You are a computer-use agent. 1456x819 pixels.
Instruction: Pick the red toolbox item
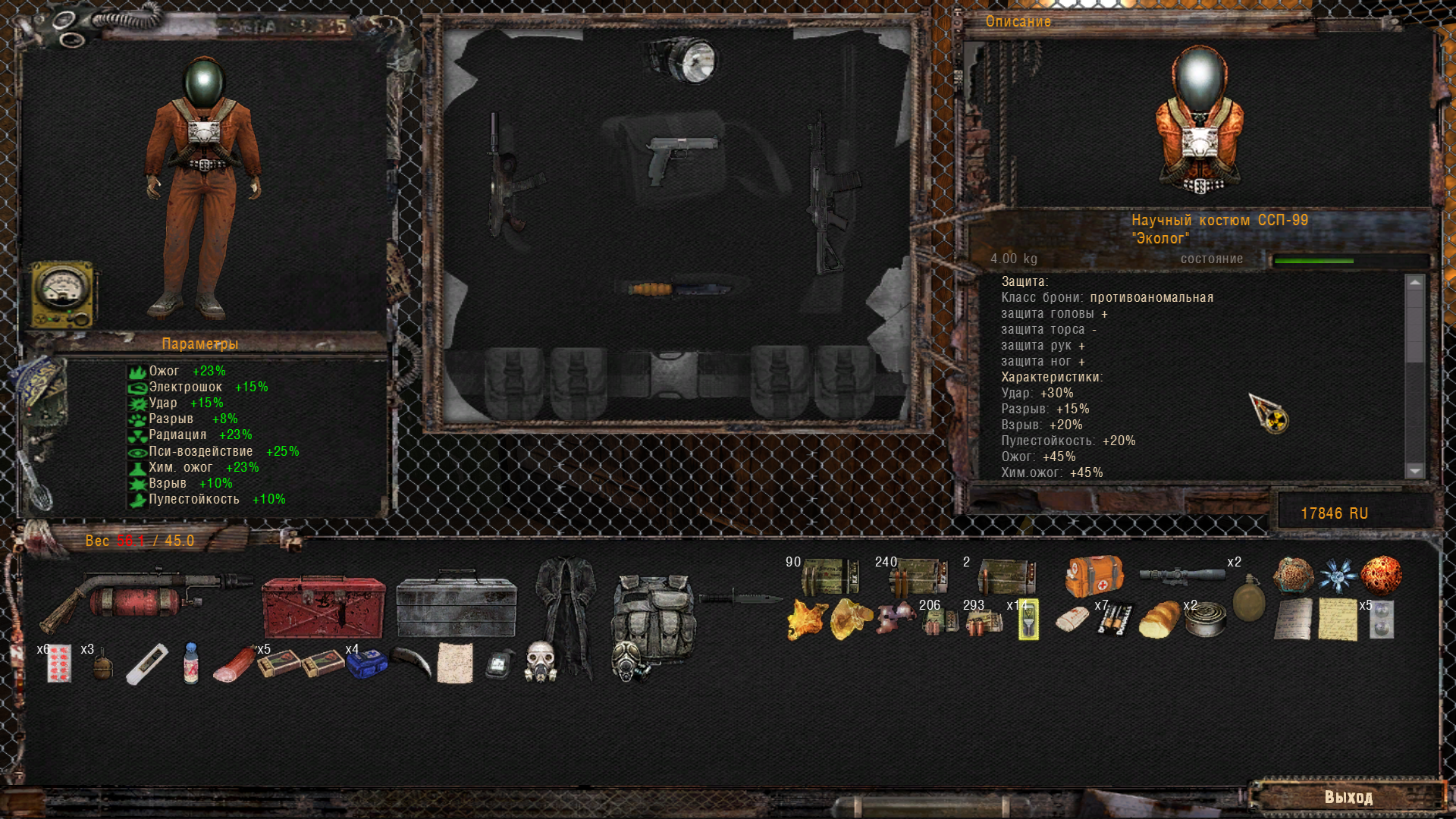pyautogui.click(x=324, y=606)
